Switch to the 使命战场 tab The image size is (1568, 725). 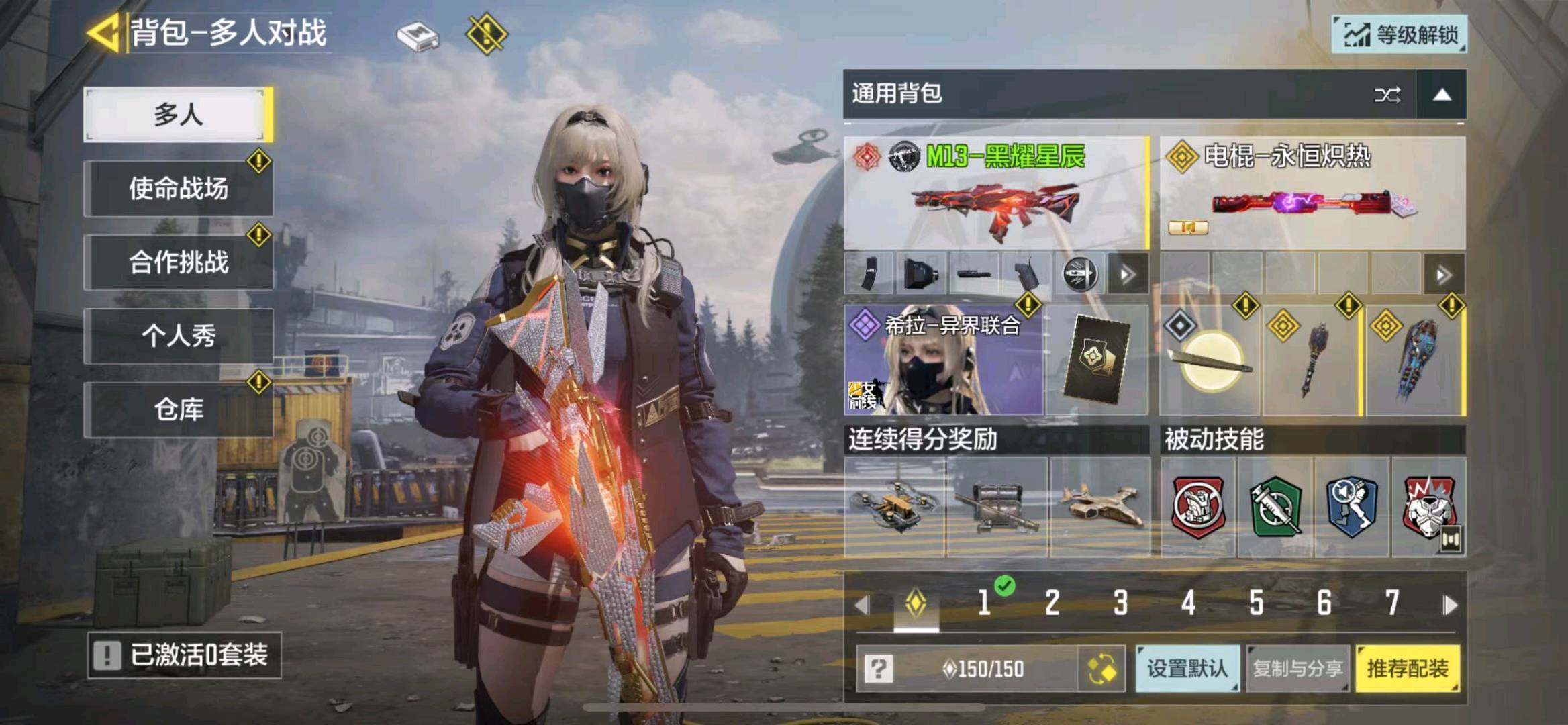pyautogui.click(x=178, y=189)
